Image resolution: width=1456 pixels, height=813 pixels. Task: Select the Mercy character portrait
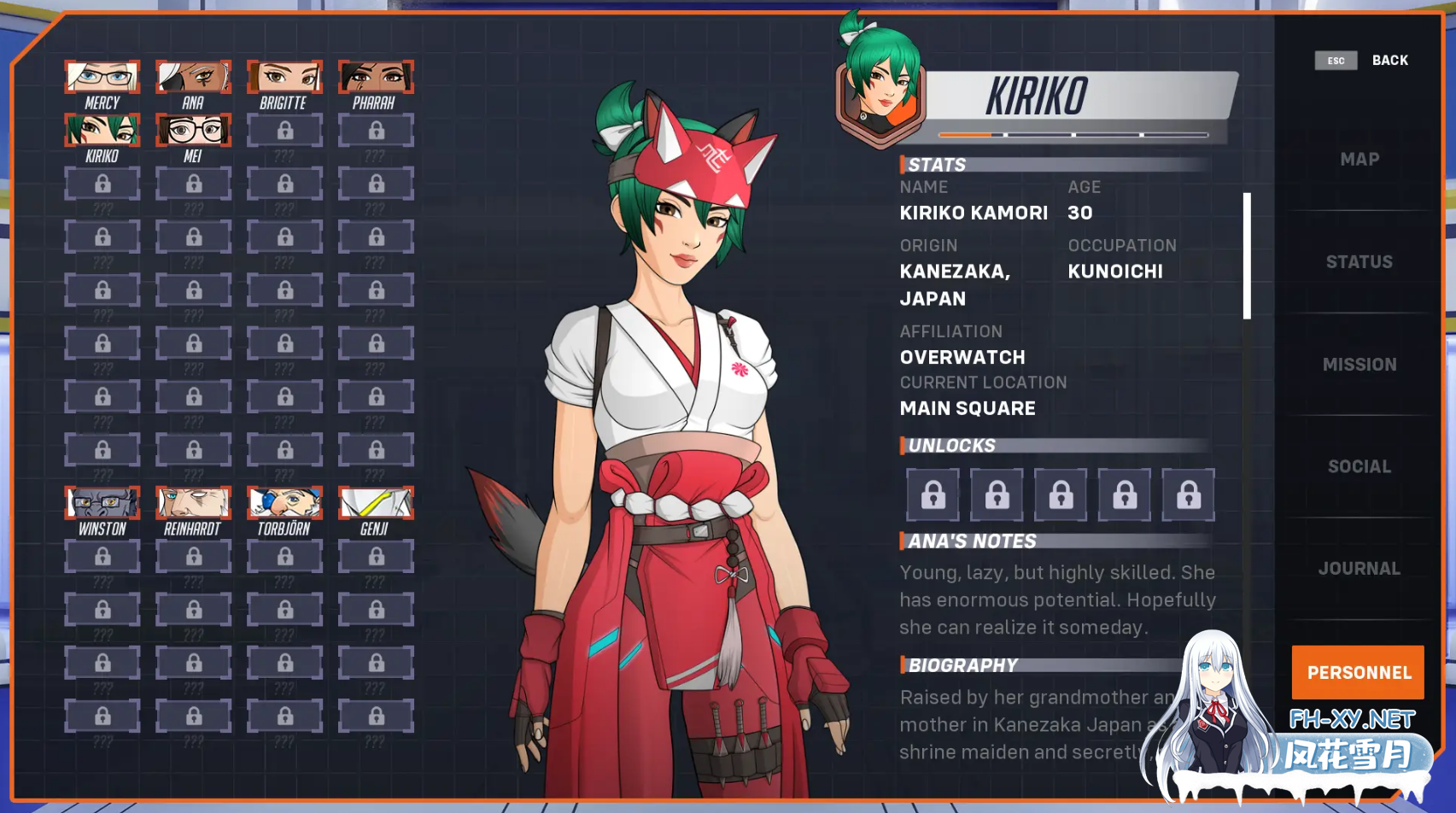[102, 78]
